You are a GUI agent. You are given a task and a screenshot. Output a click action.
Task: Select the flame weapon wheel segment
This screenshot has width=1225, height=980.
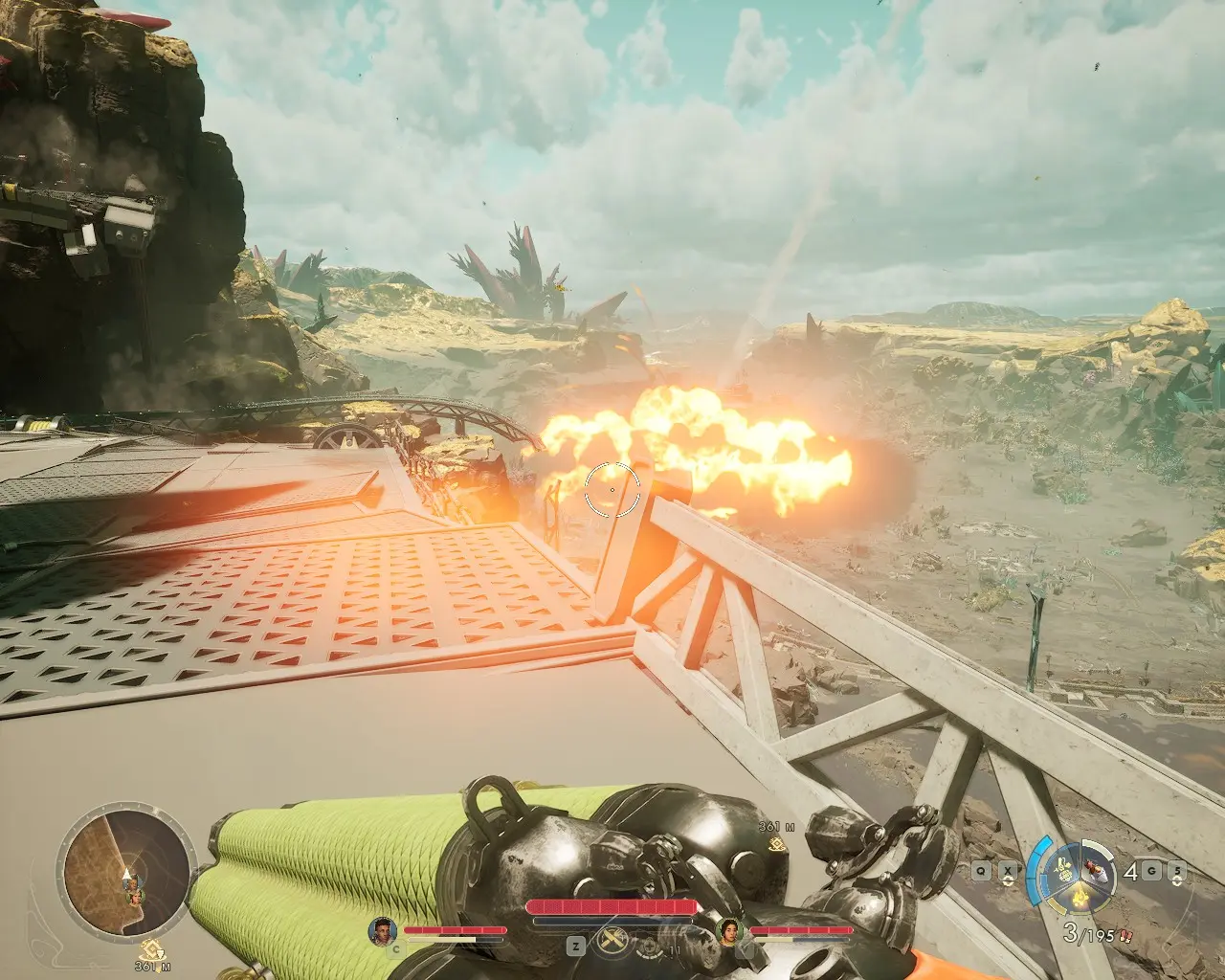1081,897
